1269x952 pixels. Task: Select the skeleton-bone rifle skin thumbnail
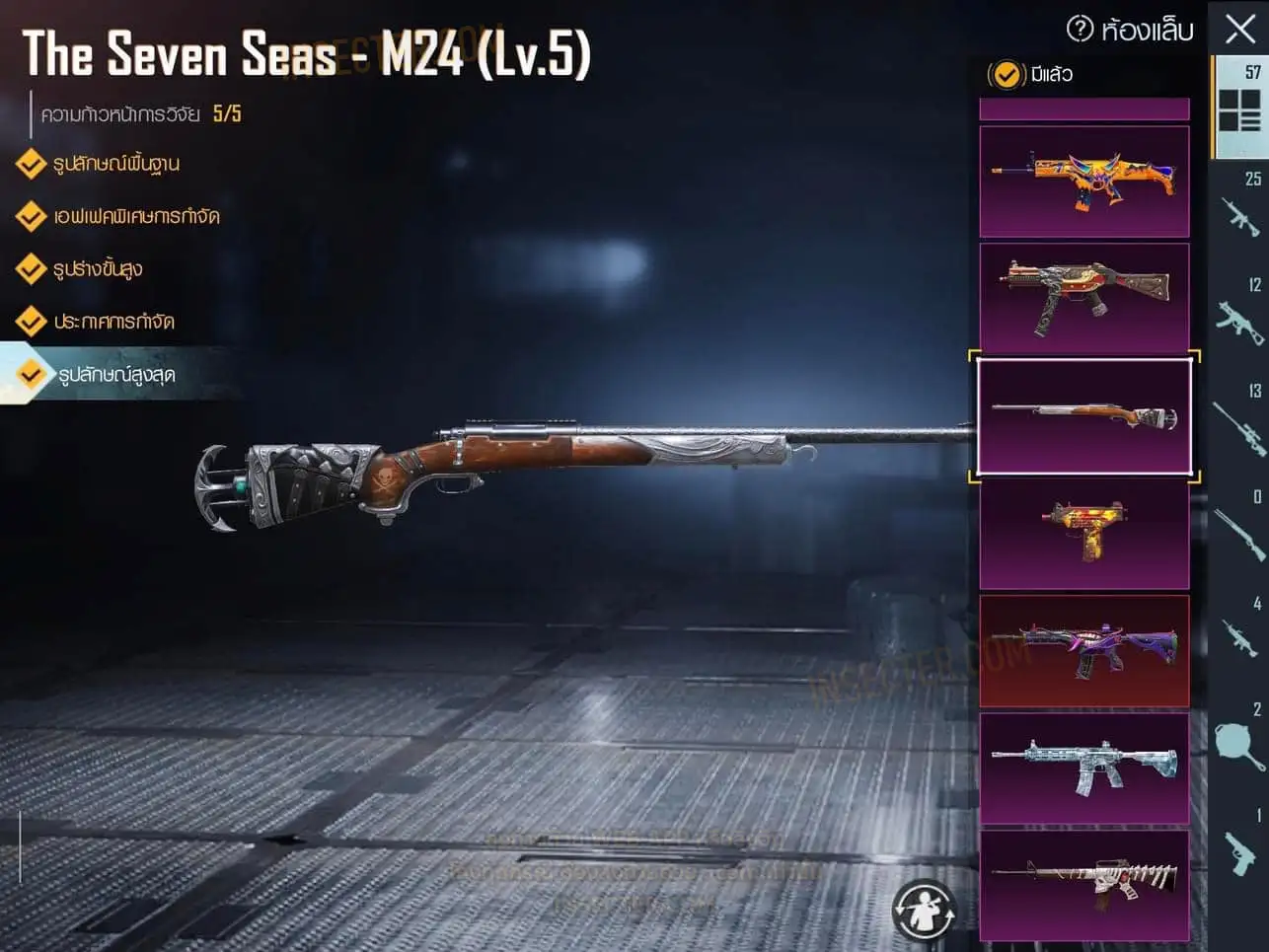1083,884
